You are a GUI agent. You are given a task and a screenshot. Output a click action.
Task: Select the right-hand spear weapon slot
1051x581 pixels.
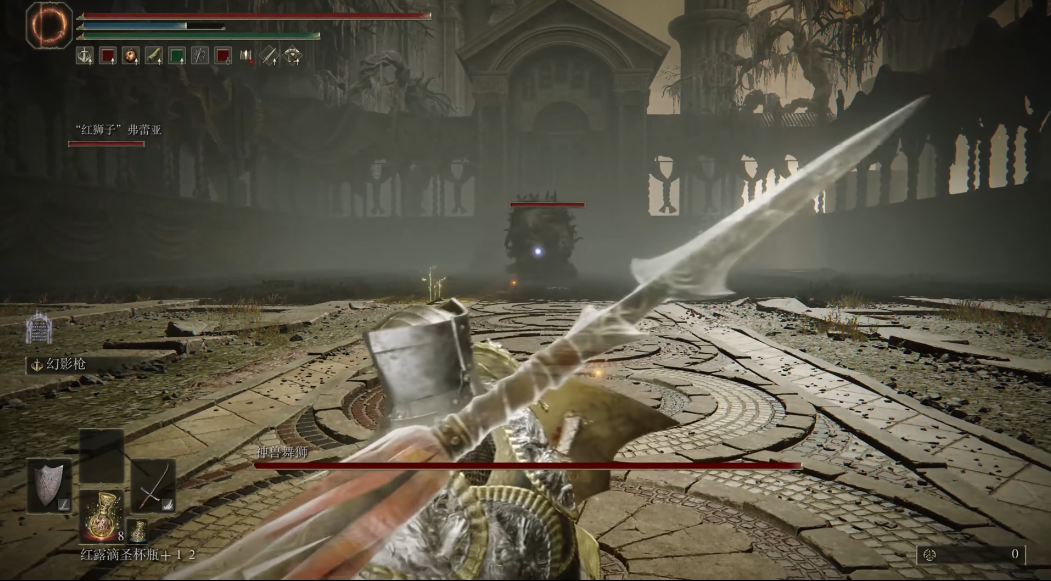pos(153,485)
